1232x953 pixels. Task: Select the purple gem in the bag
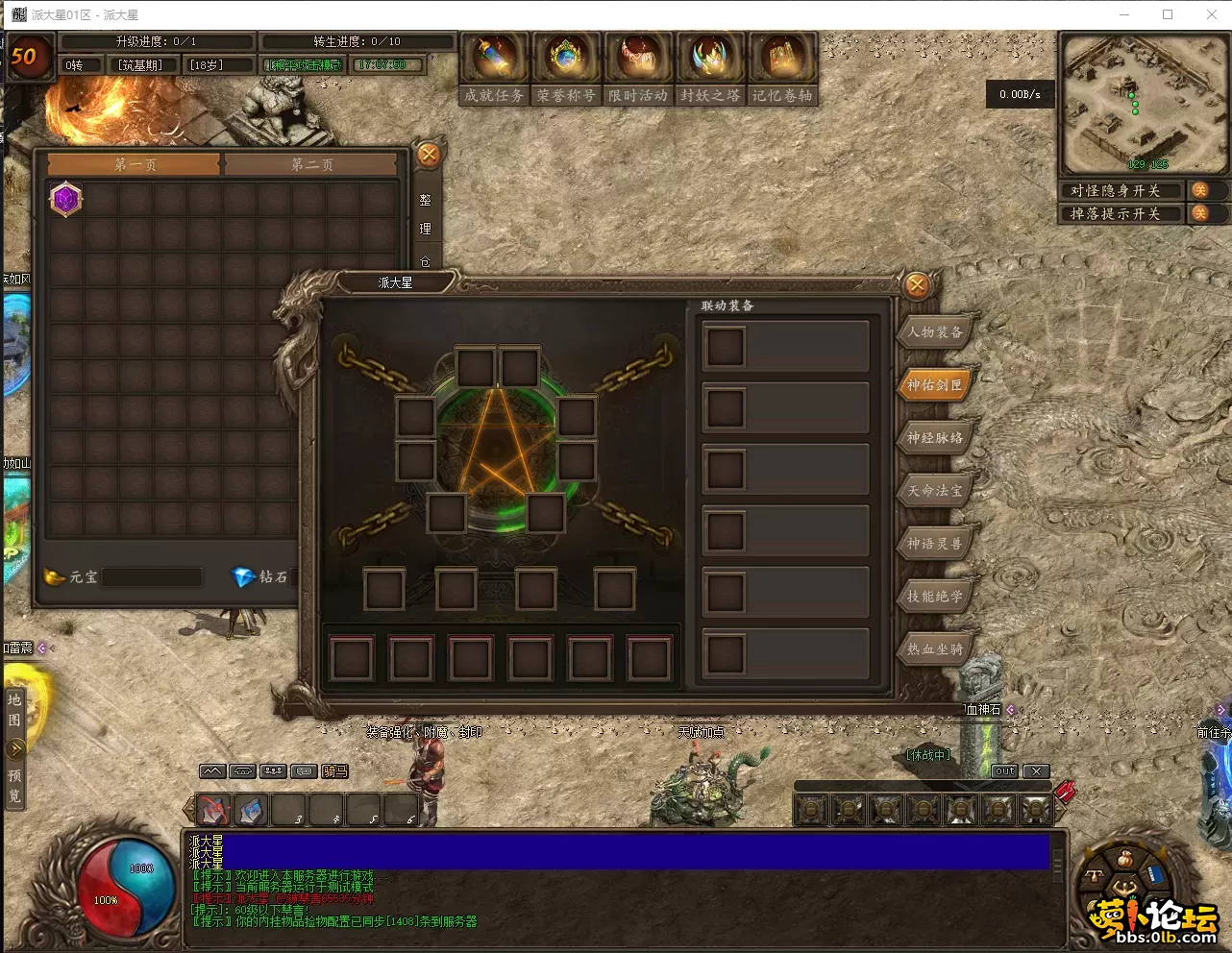point(66,200)
